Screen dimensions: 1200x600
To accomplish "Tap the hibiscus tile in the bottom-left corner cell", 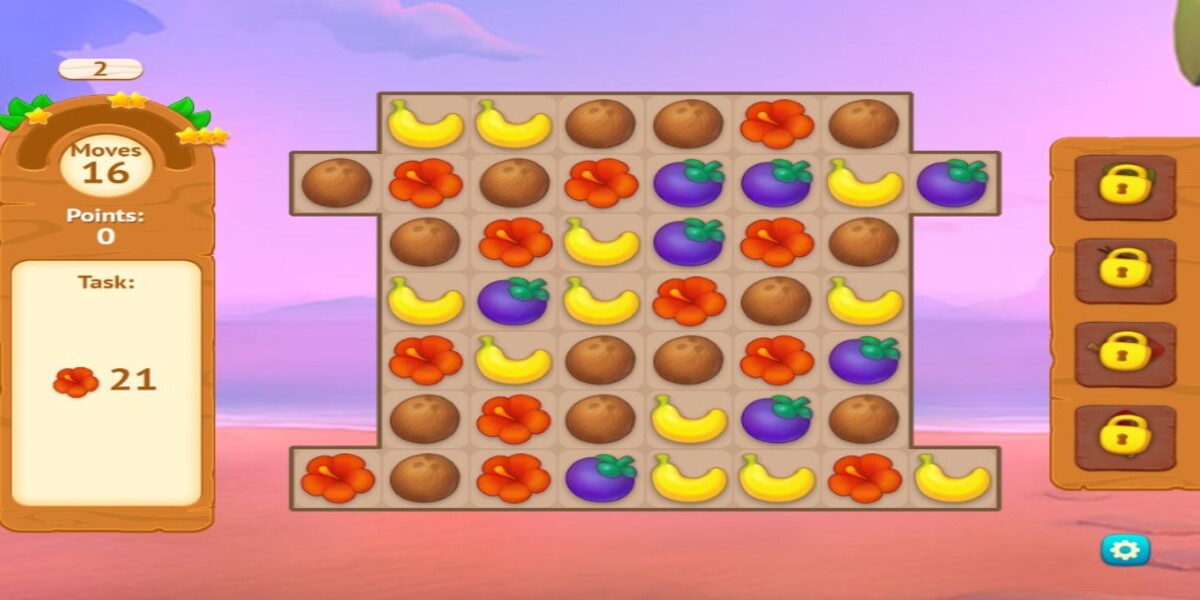I will pyautogui.click(x=336, y=478).
